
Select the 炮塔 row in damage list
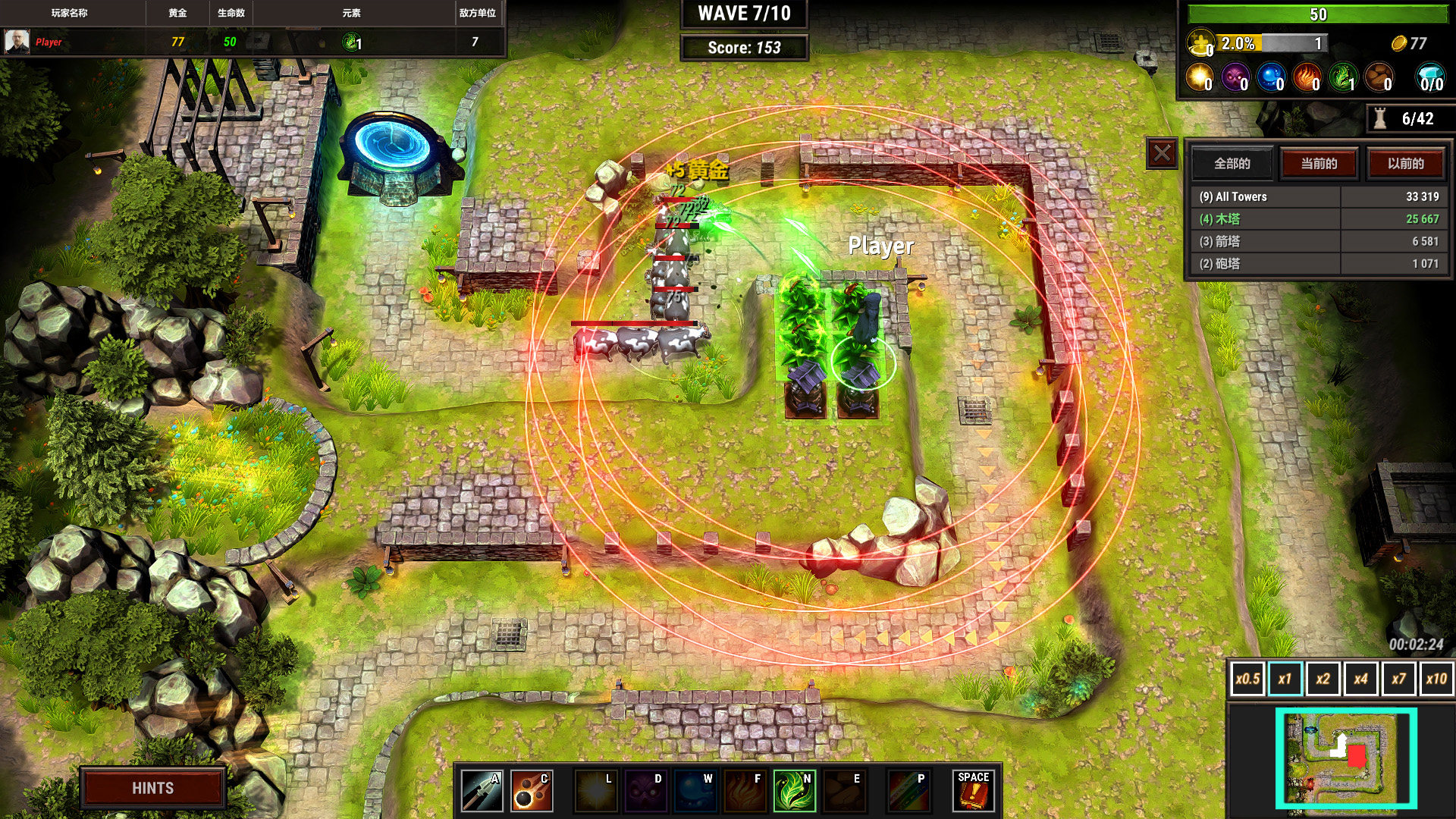coord(1318,263)
